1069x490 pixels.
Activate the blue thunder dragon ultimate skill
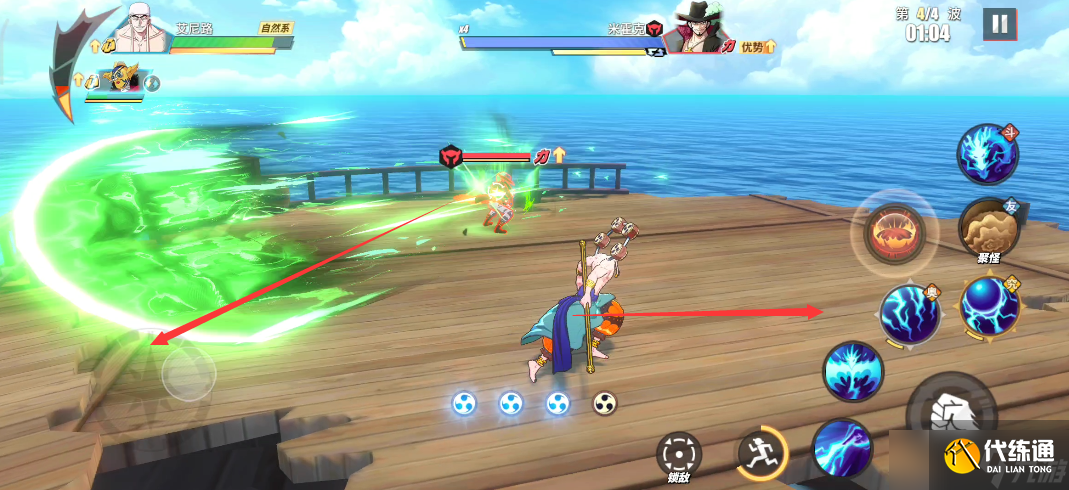pos(987,155)
